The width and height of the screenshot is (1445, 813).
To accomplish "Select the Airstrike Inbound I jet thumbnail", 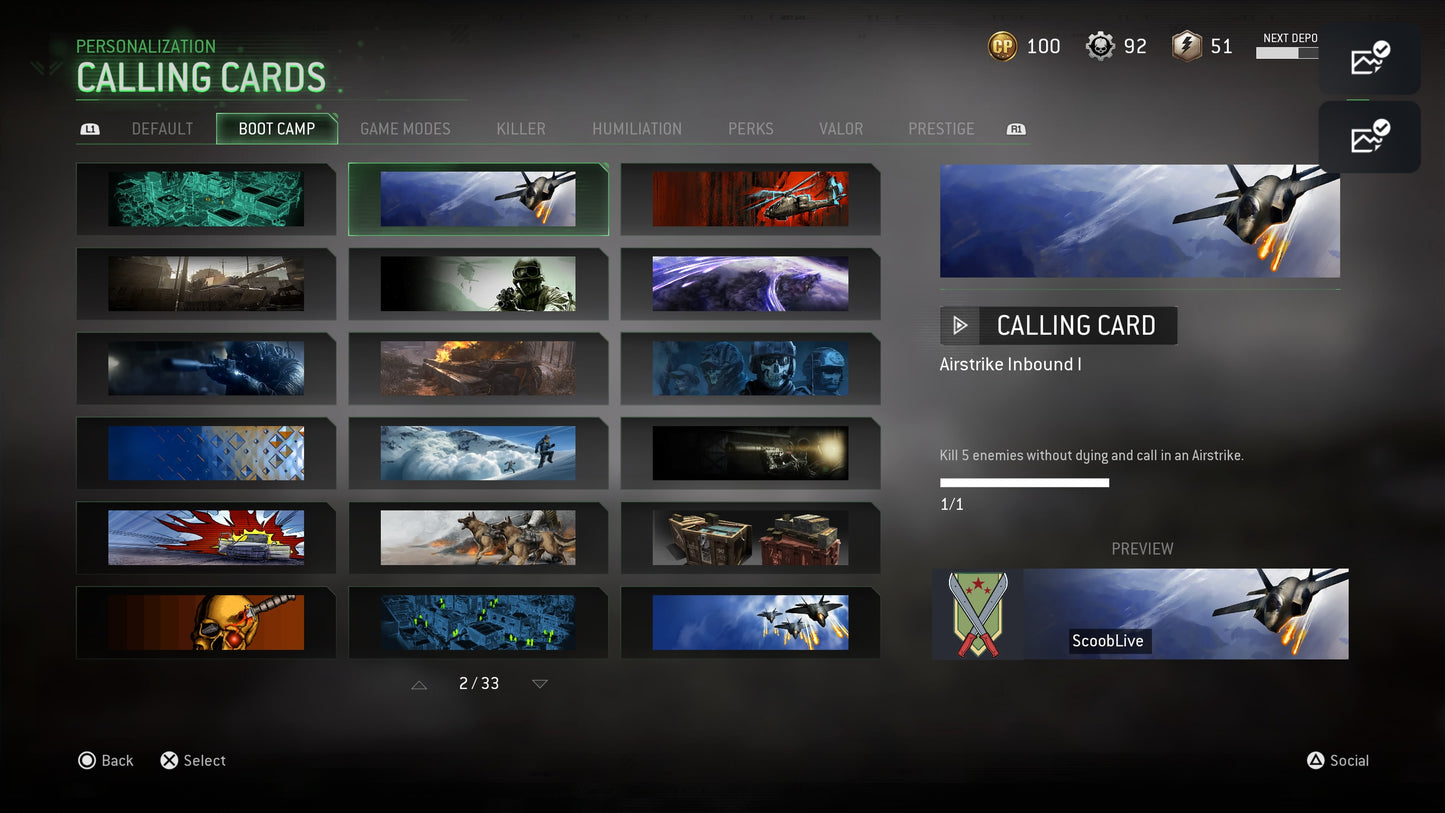I will click(x=478, y=198).
